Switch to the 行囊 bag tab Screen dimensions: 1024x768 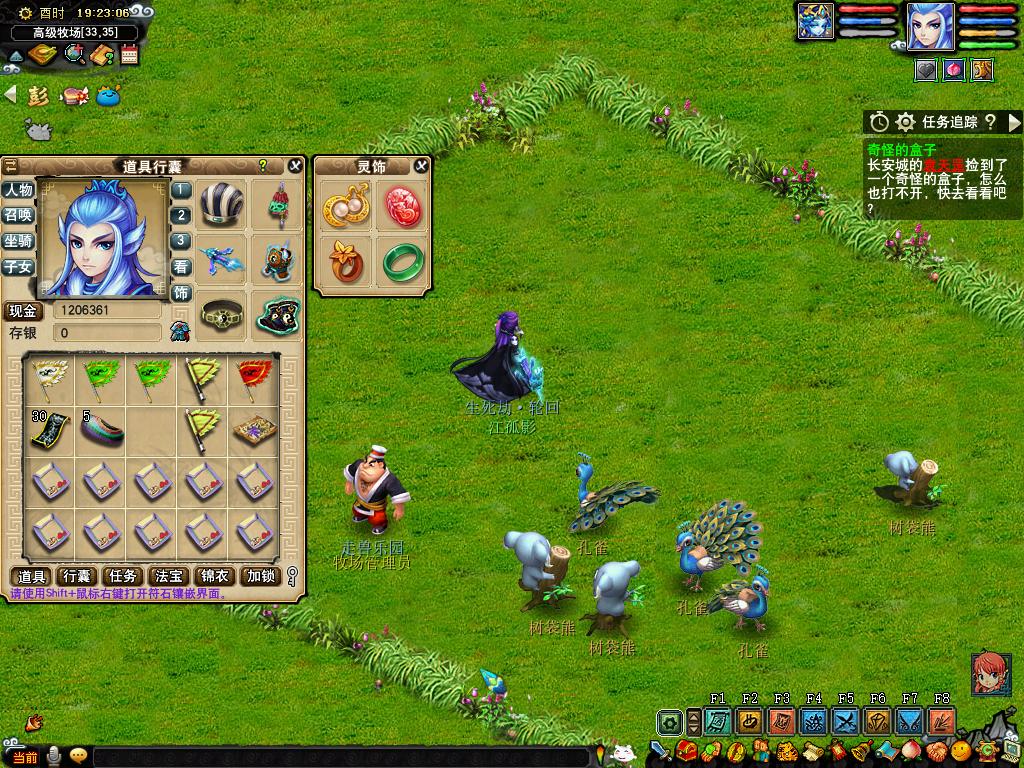click(77, 576)
